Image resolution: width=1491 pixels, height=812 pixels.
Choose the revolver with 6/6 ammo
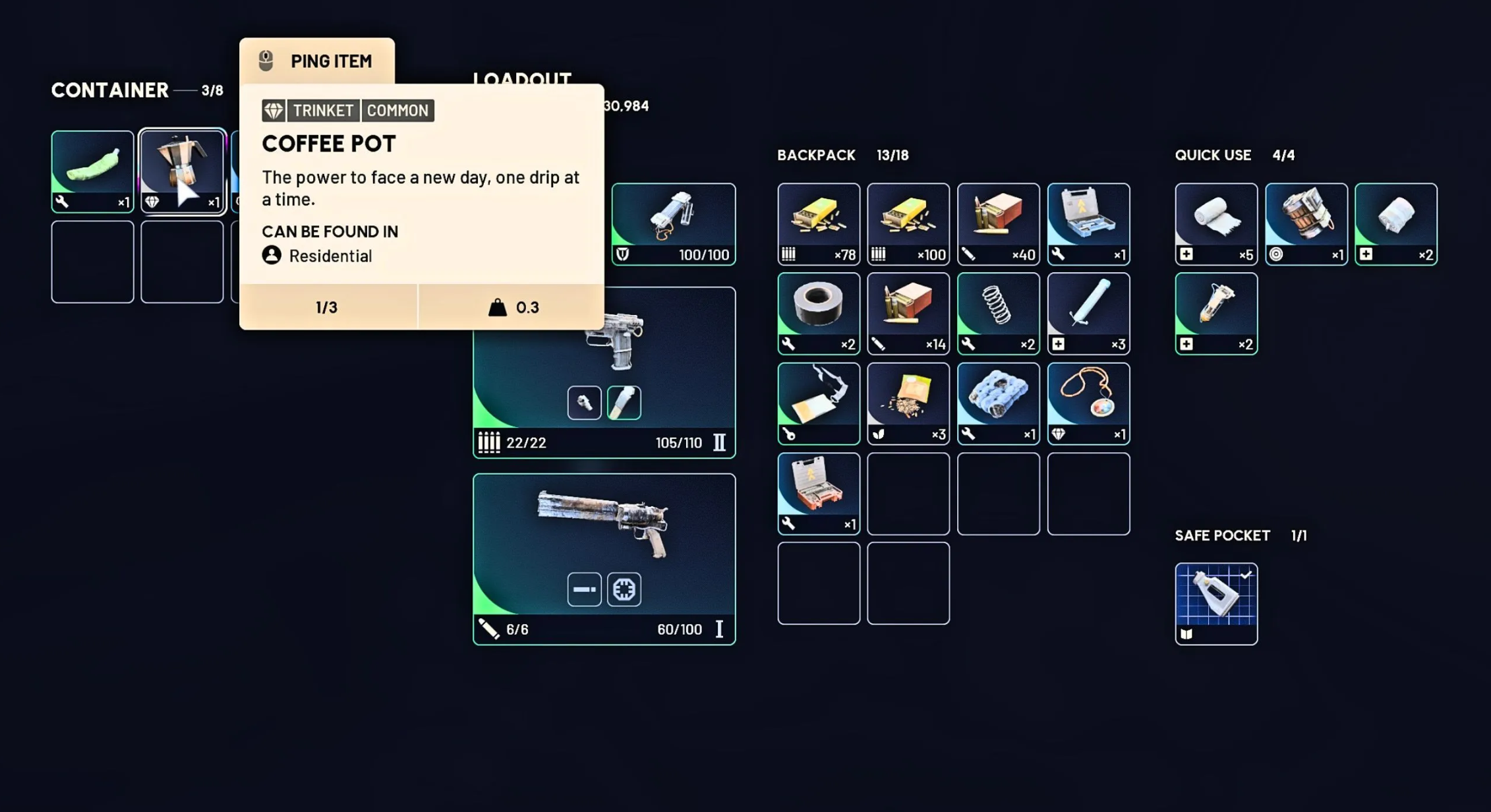point(603,558)
